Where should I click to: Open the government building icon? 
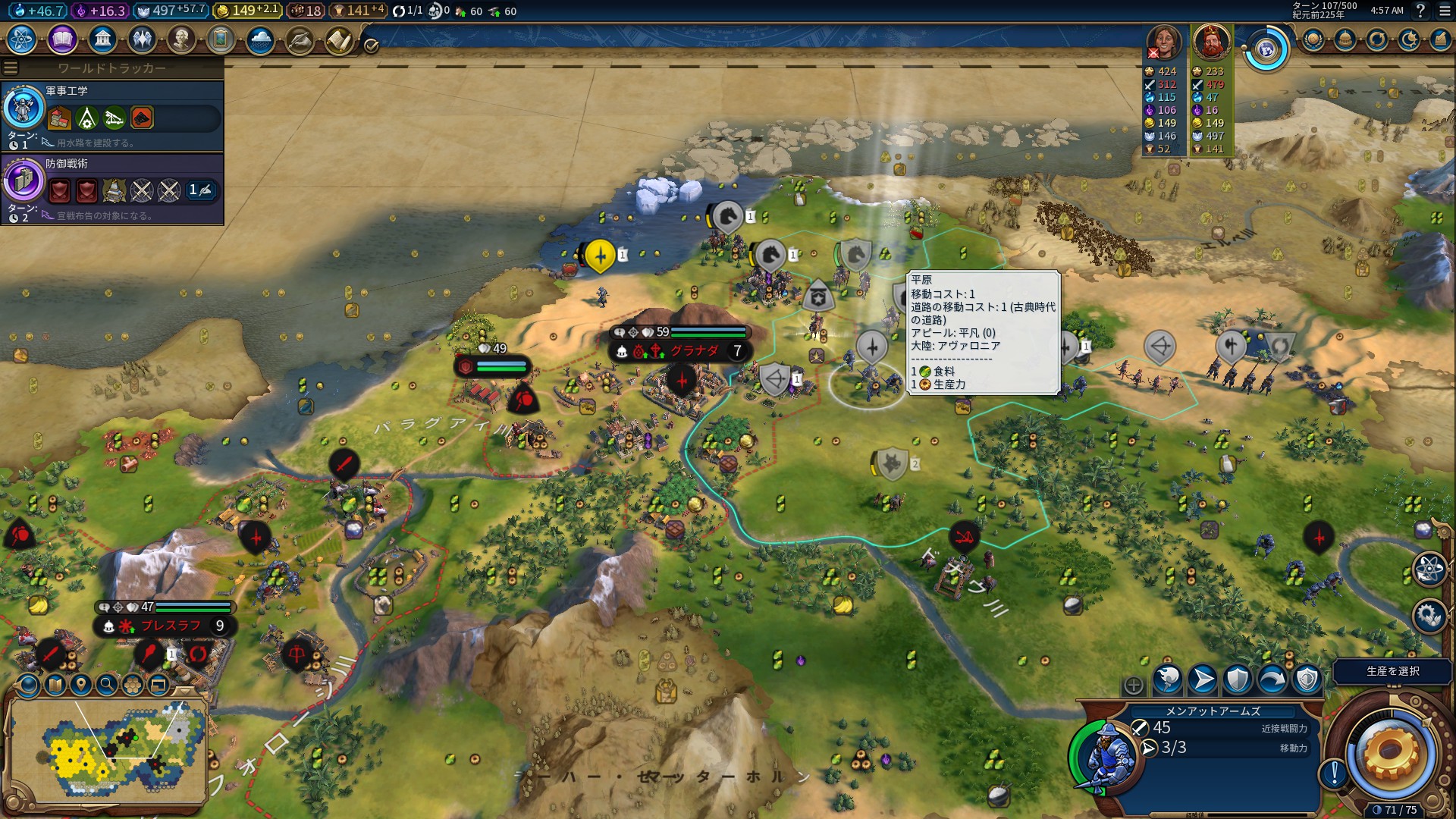click(102, 39)
